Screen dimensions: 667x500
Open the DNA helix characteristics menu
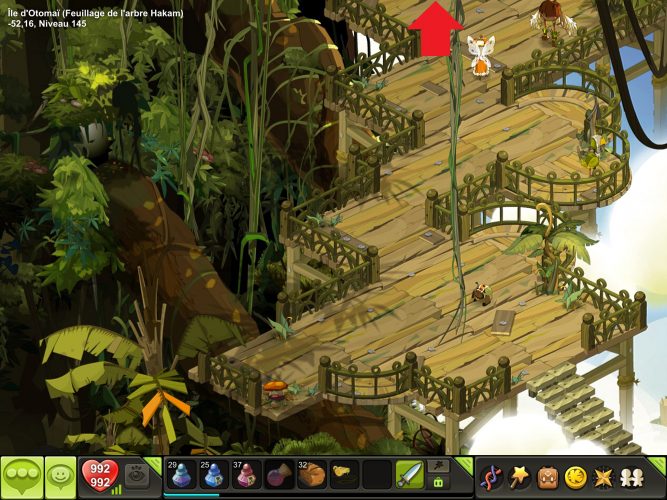tap(491, 476)
